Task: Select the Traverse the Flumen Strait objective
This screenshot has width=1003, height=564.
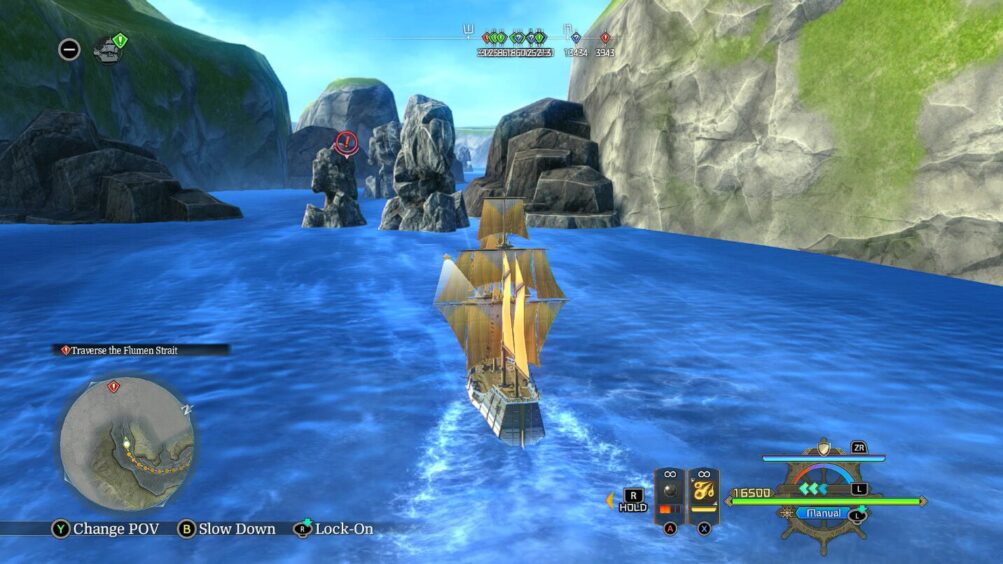Action: (x=140, y=350)
